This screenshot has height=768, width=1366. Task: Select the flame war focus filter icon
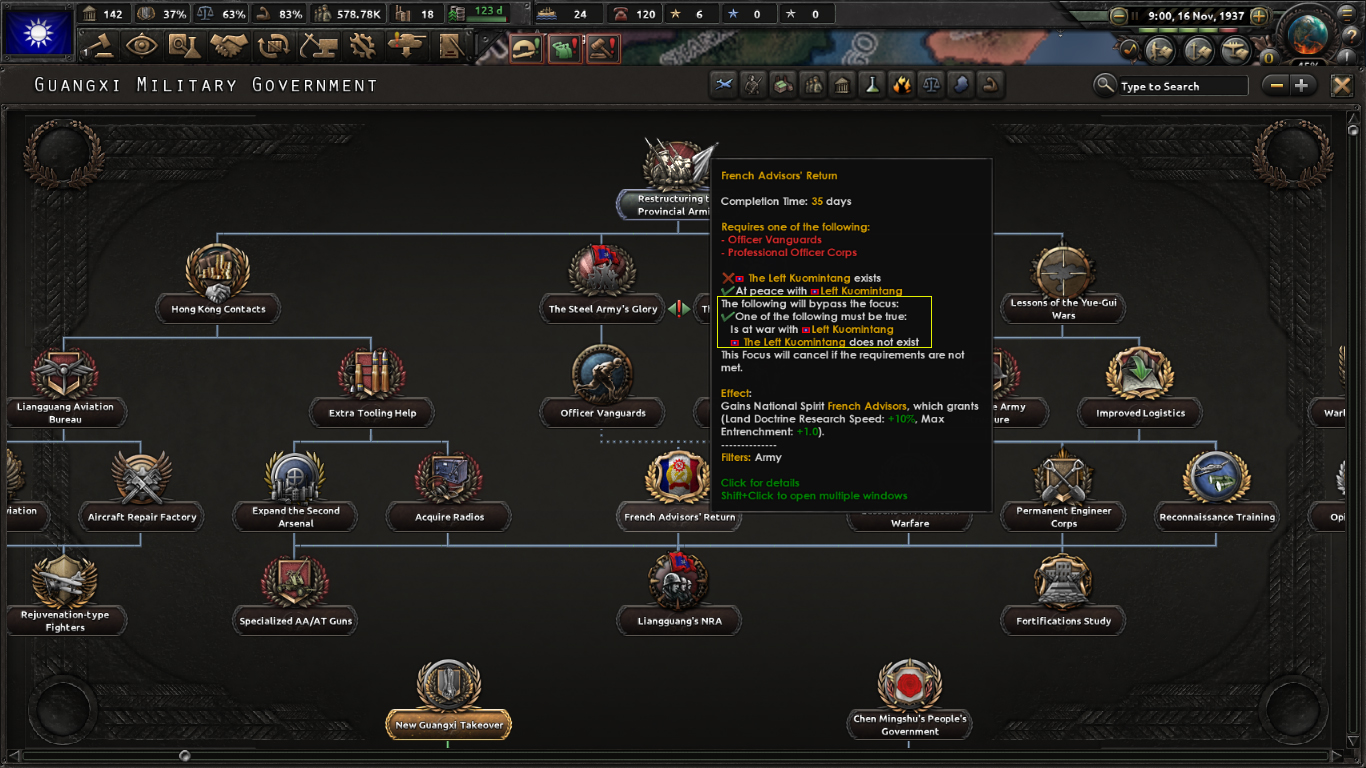click(902, 85)
